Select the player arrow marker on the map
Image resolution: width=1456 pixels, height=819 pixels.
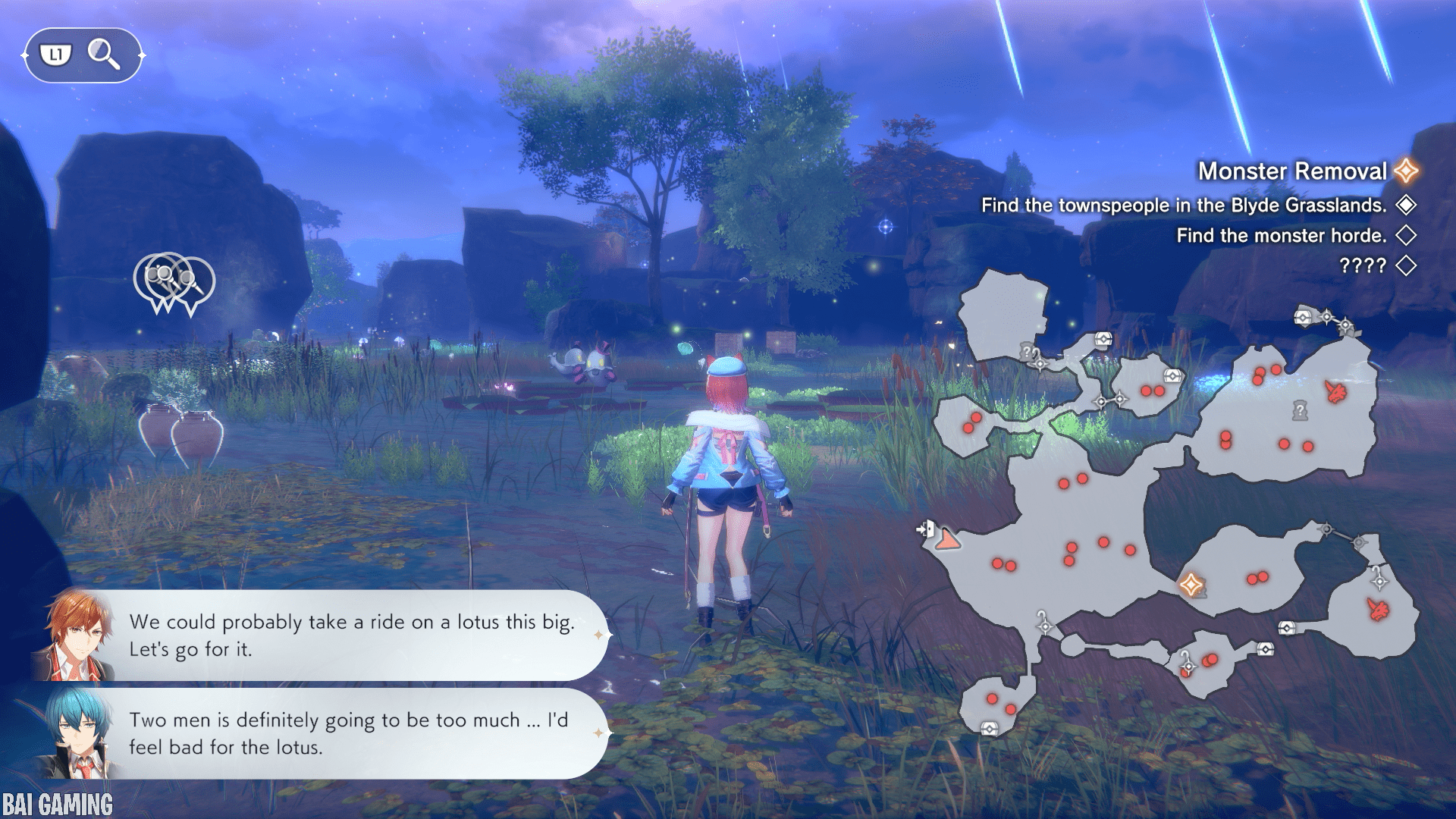point(947,540)
